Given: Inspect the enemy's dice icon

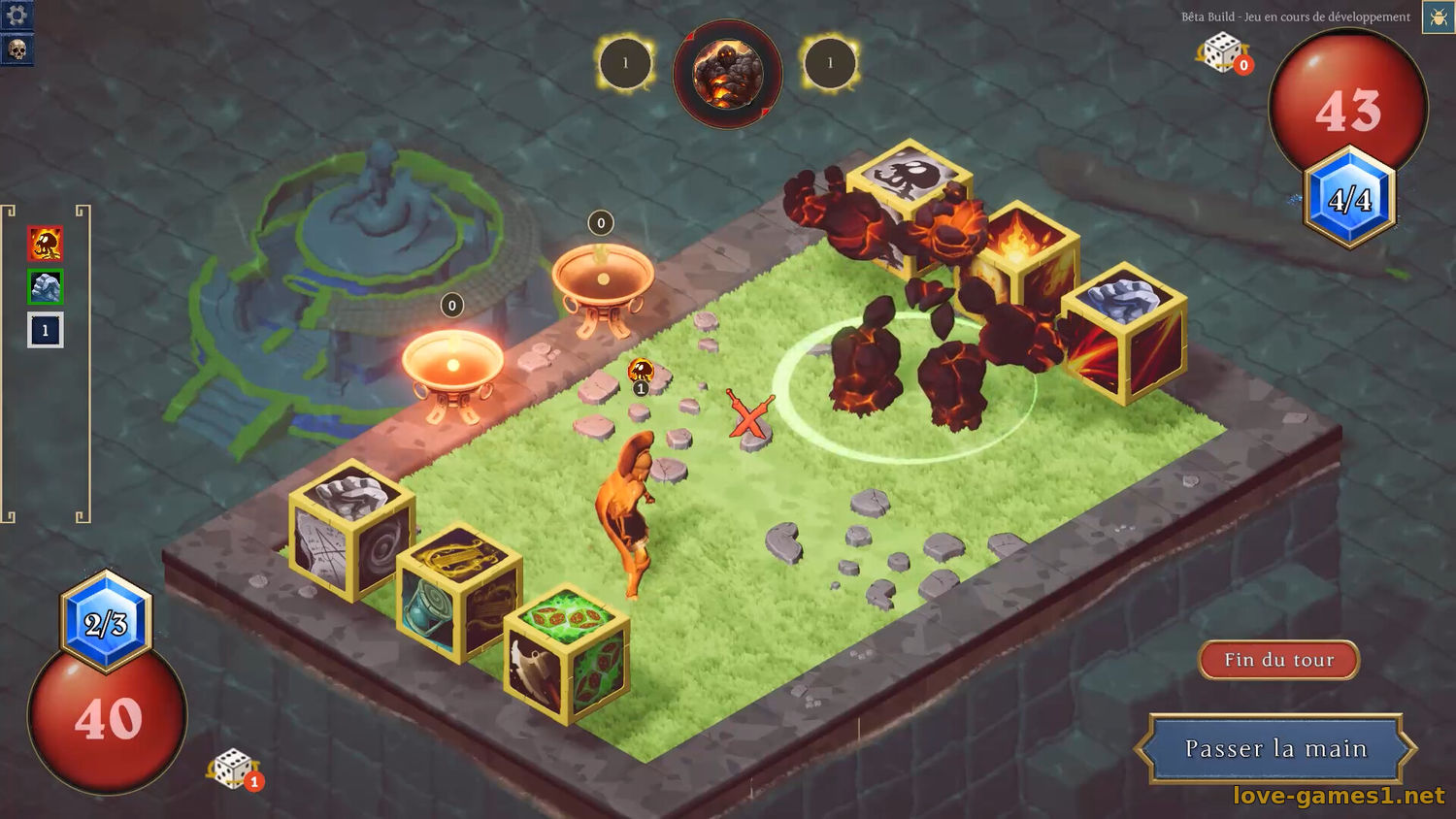Looking at the screenshot, I should 1223,52.
